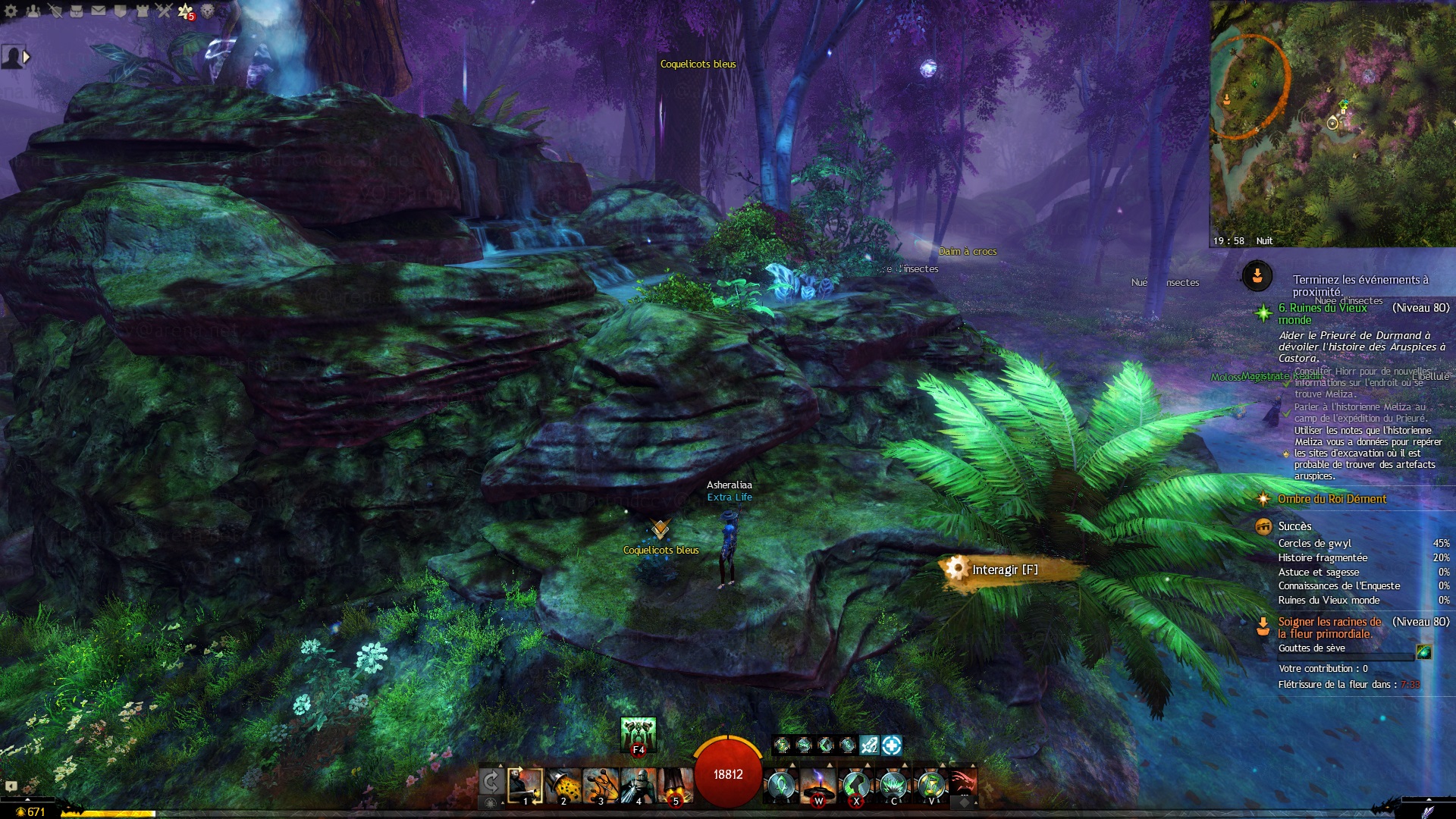Open the Ombre du Roi Dément entry
The image size is (1456, 819).
tap(1332, 499)
